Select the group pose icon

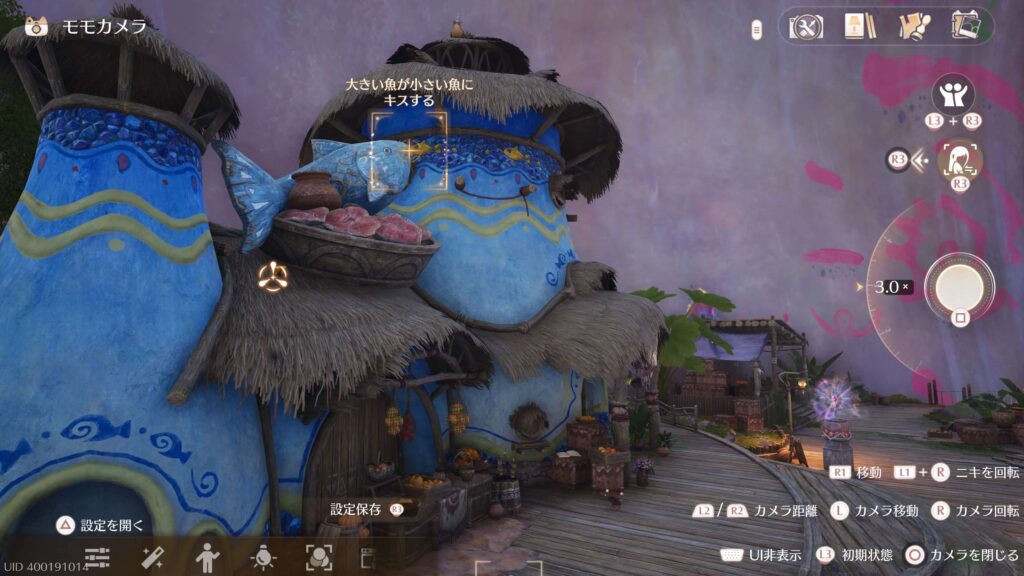[x=953, y=95]
